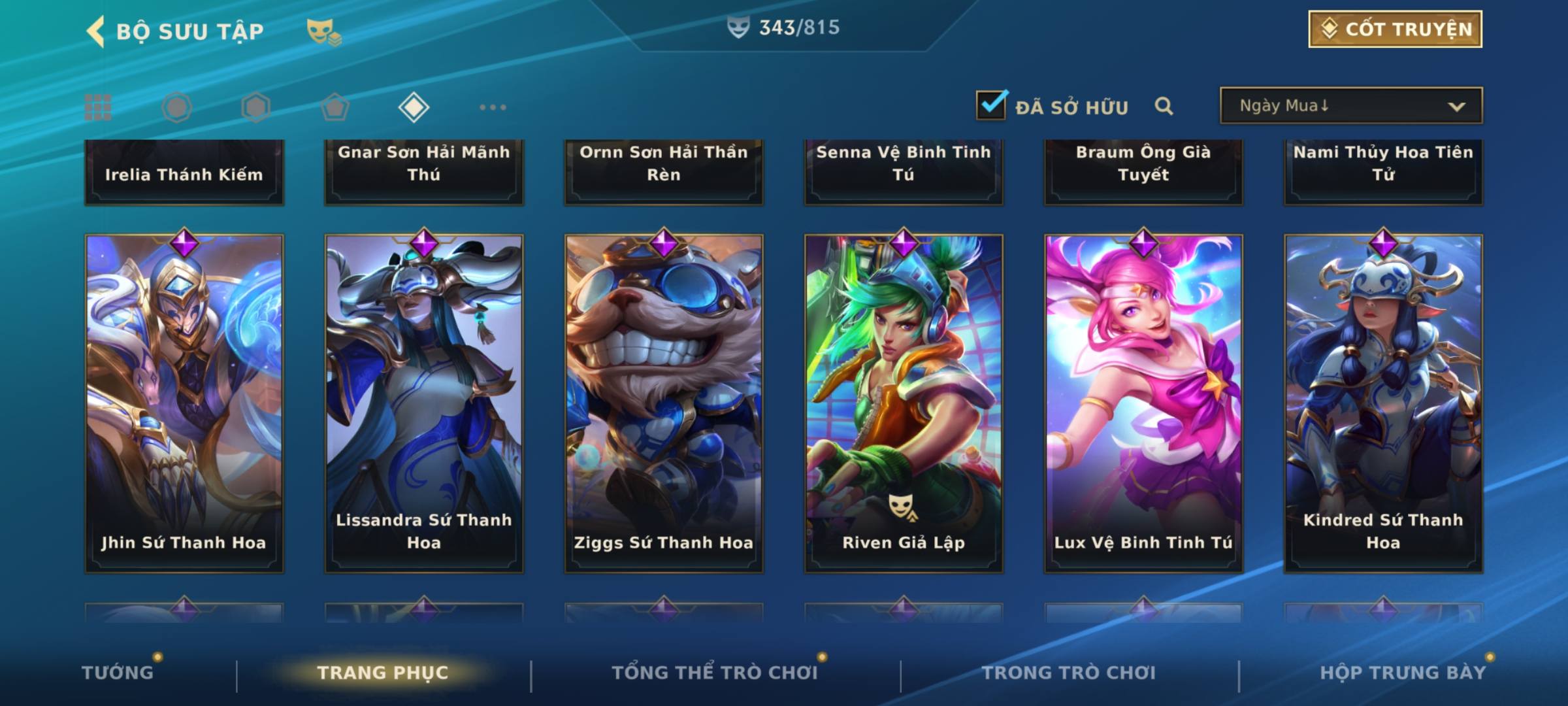The height and width of the screenshot is (706, 1568).
Task: Toggle the Đã Sở Hữu checkbox
Action: pos(991,105)
